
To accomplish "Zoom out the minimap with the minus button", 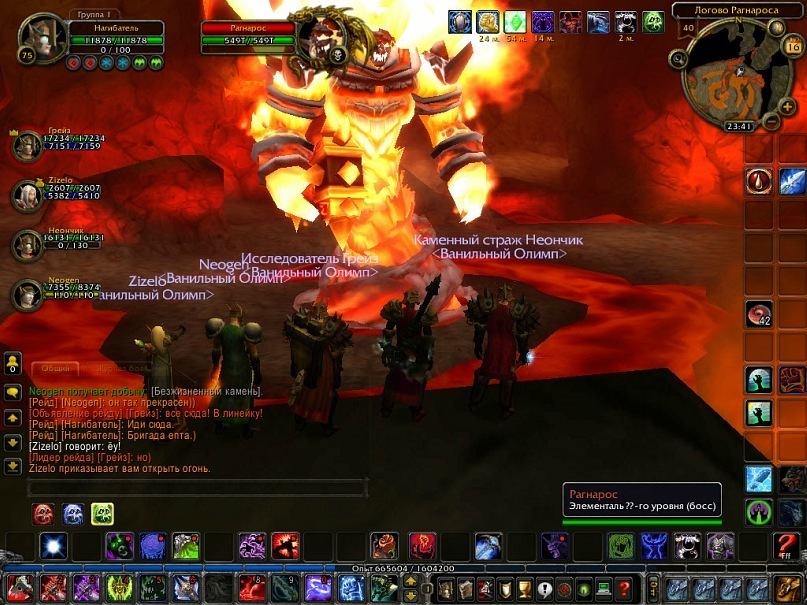I will pos(771,121).
